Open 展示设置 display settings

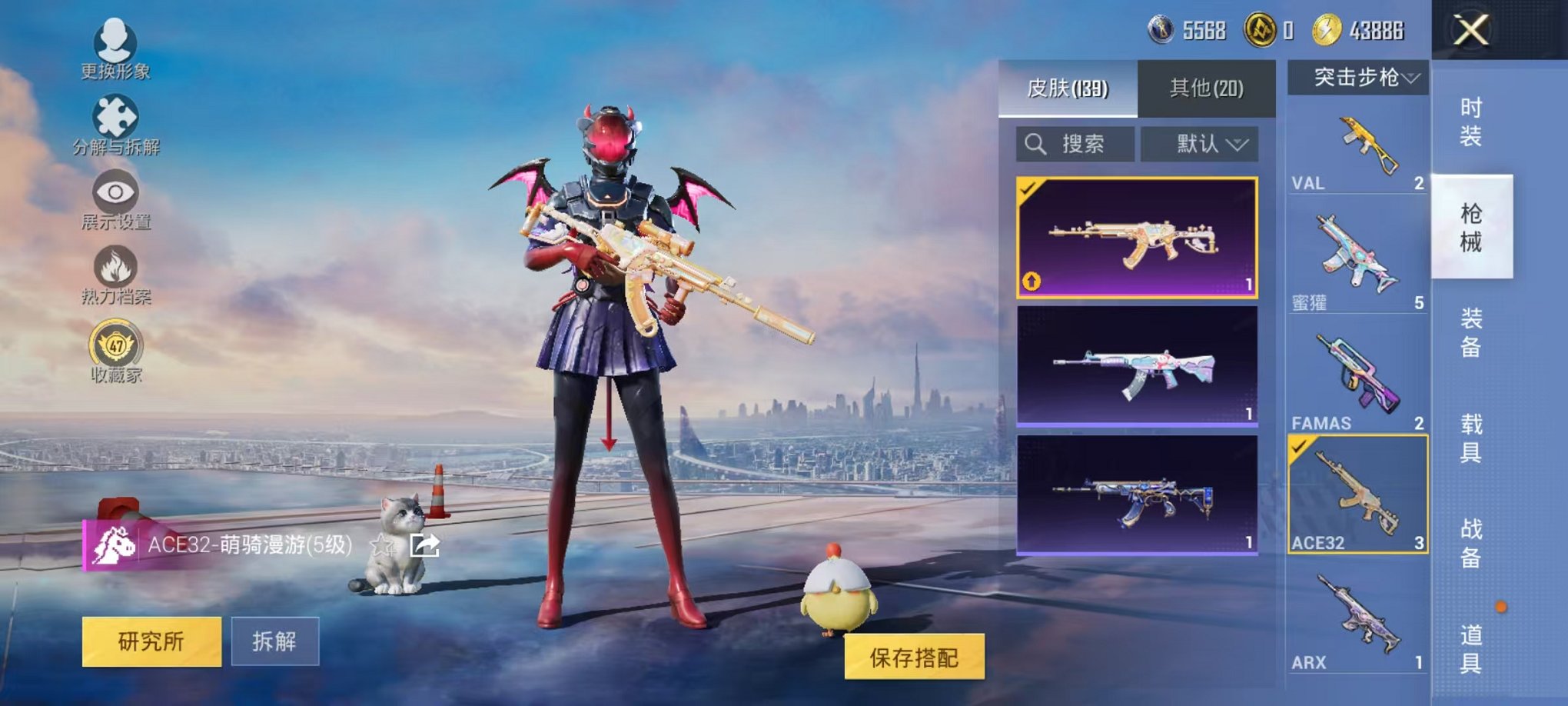tap(114, 200)
